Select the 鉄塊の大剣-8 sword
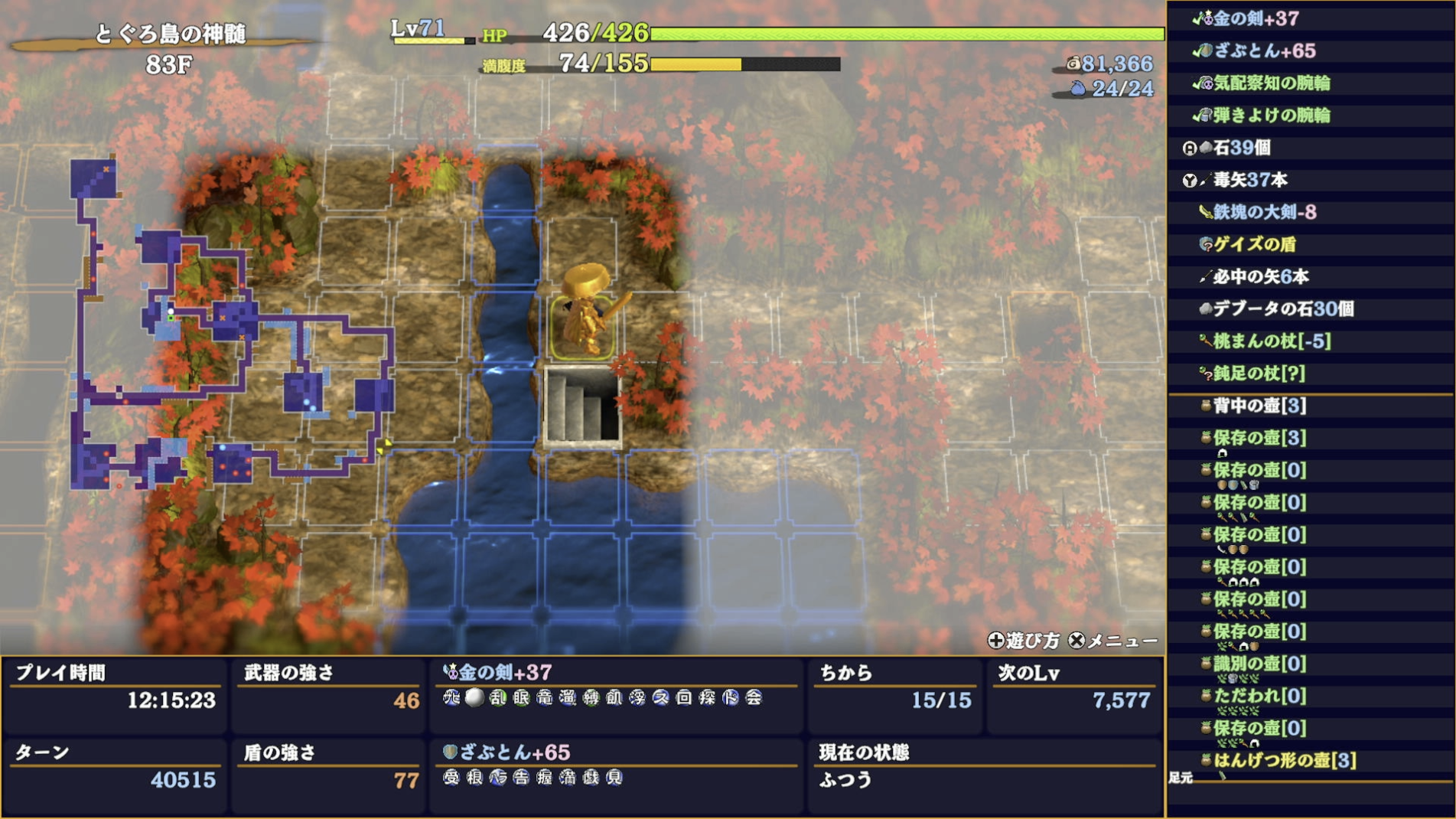The image size is (1456, 819). click(x=1264, y=212)
